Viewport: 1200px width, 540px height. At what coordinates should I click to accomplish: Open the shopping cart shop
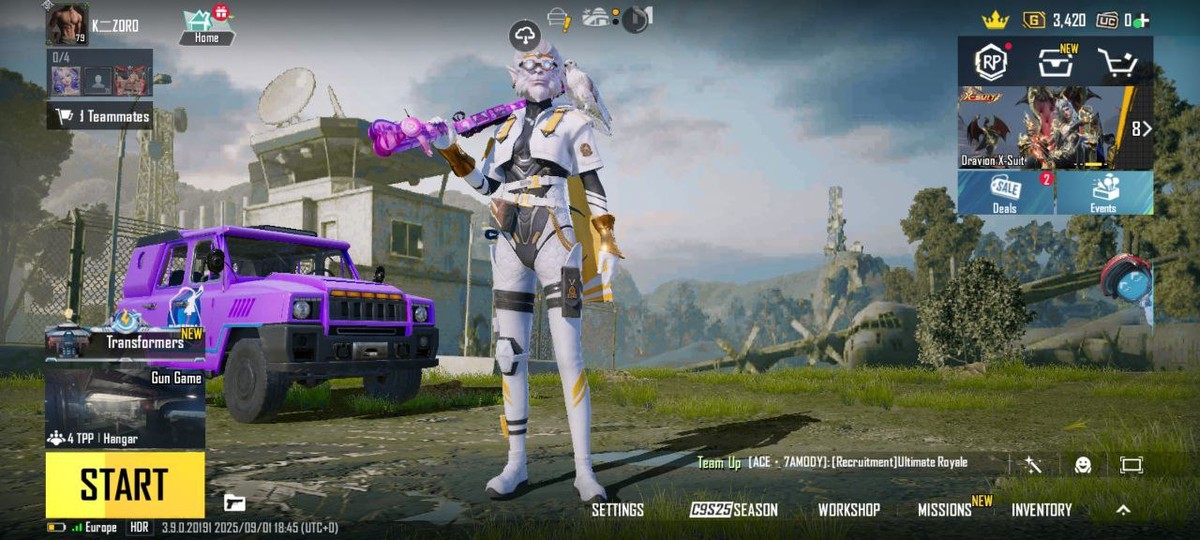[1117, 63]
